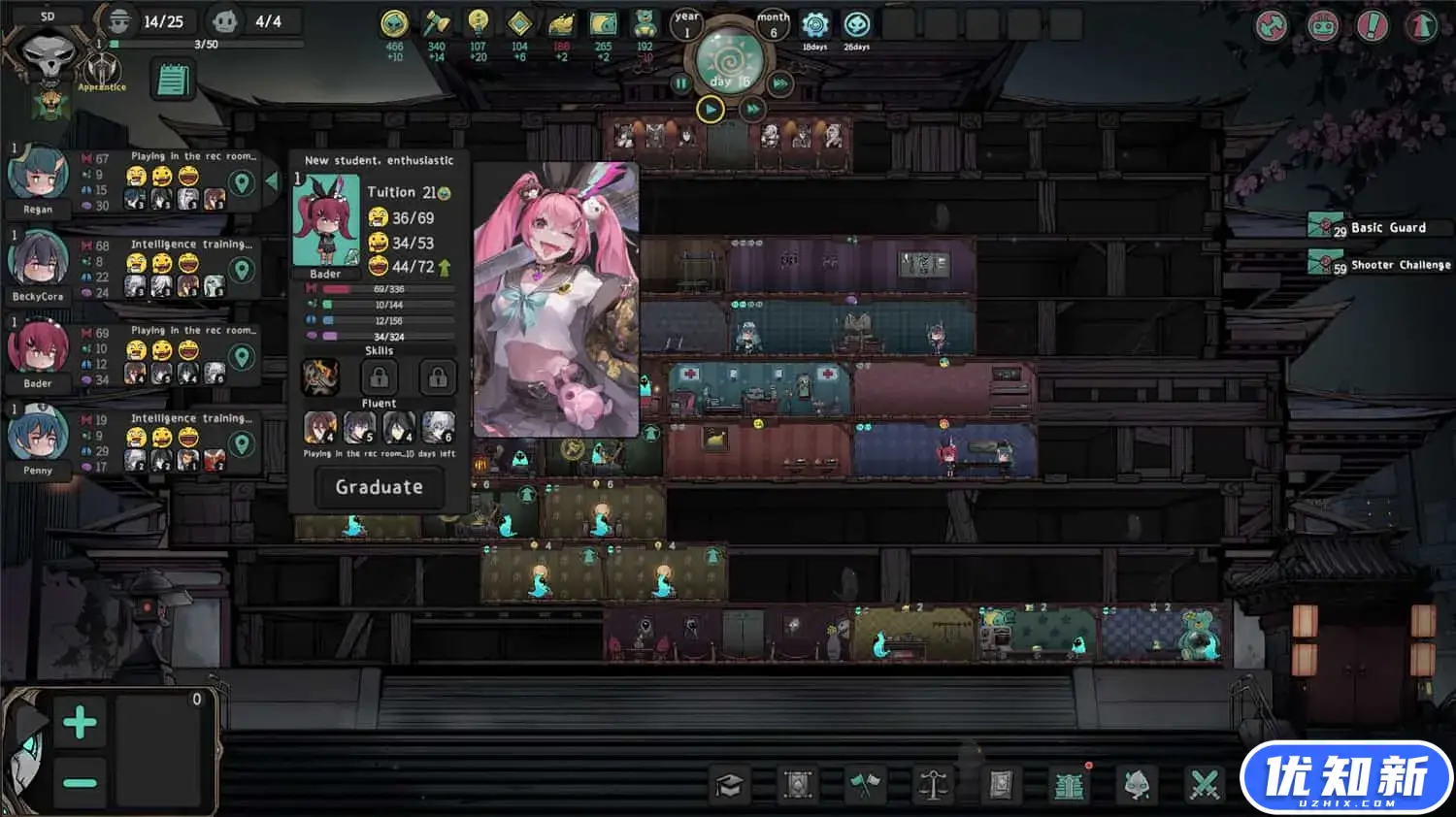This screenshot has width=1456, height=817.
Task: Open the temple building menu
Action: 1069,785
